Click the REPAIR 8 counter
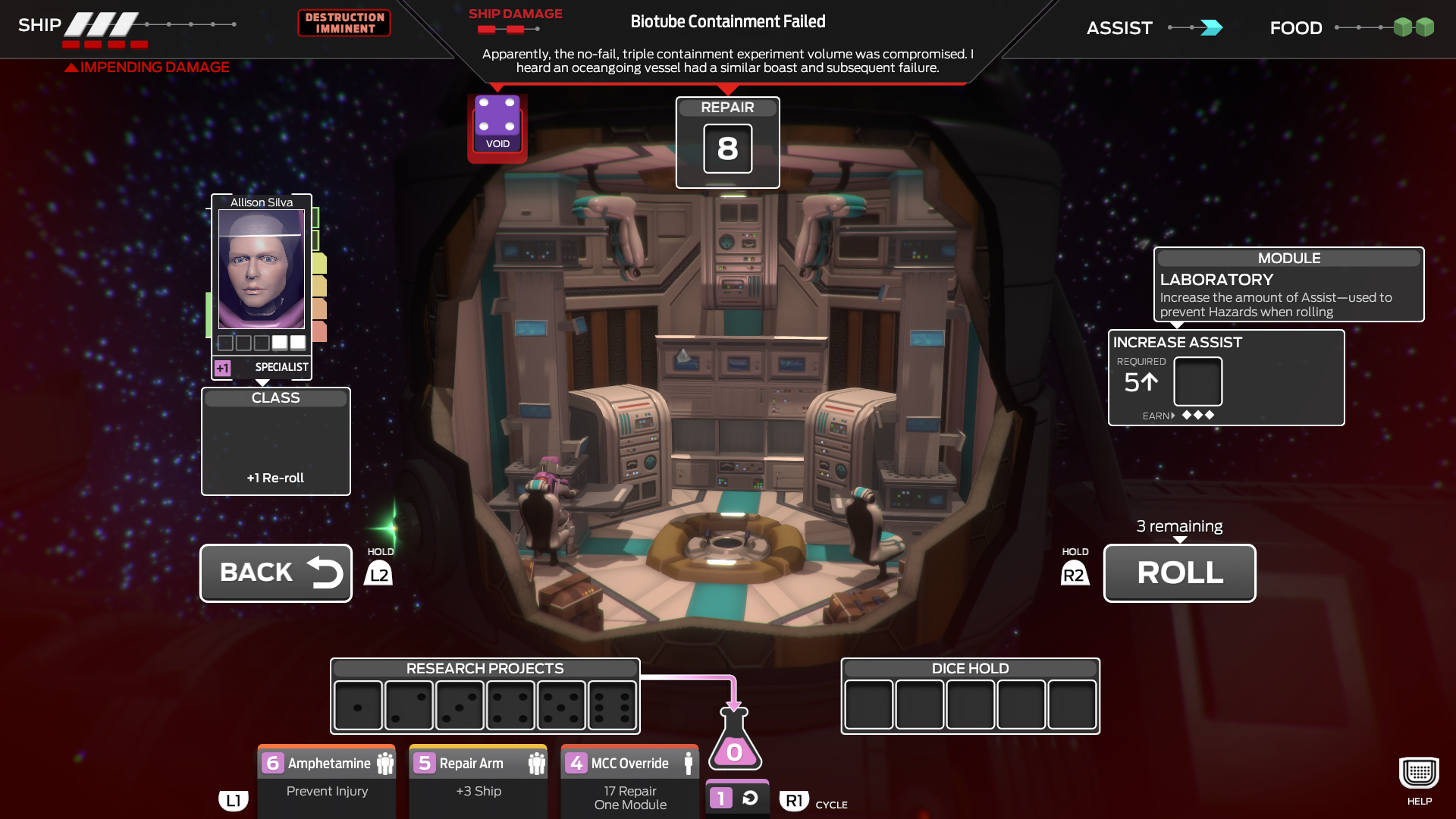 coord(727,149)
